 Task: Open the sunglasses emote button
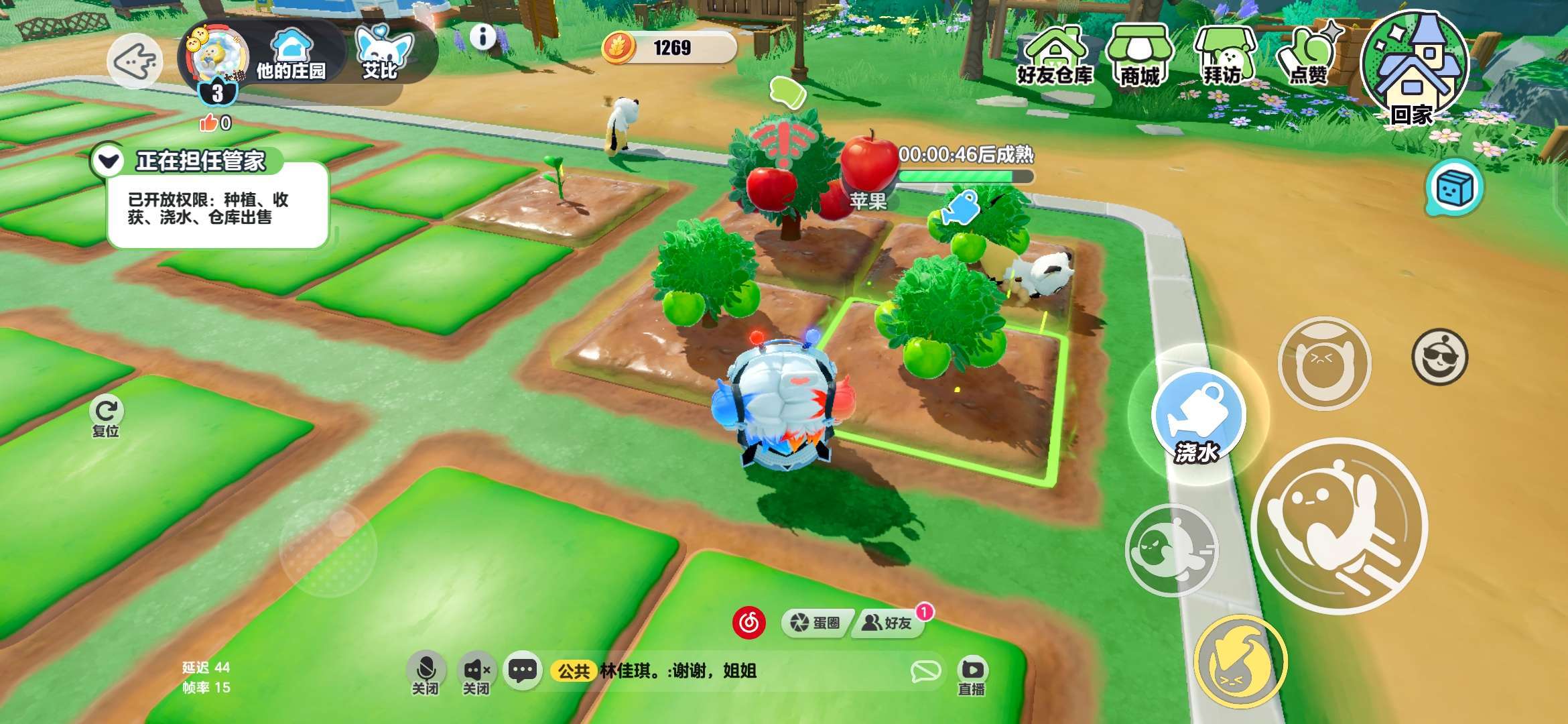[1439, 356]
